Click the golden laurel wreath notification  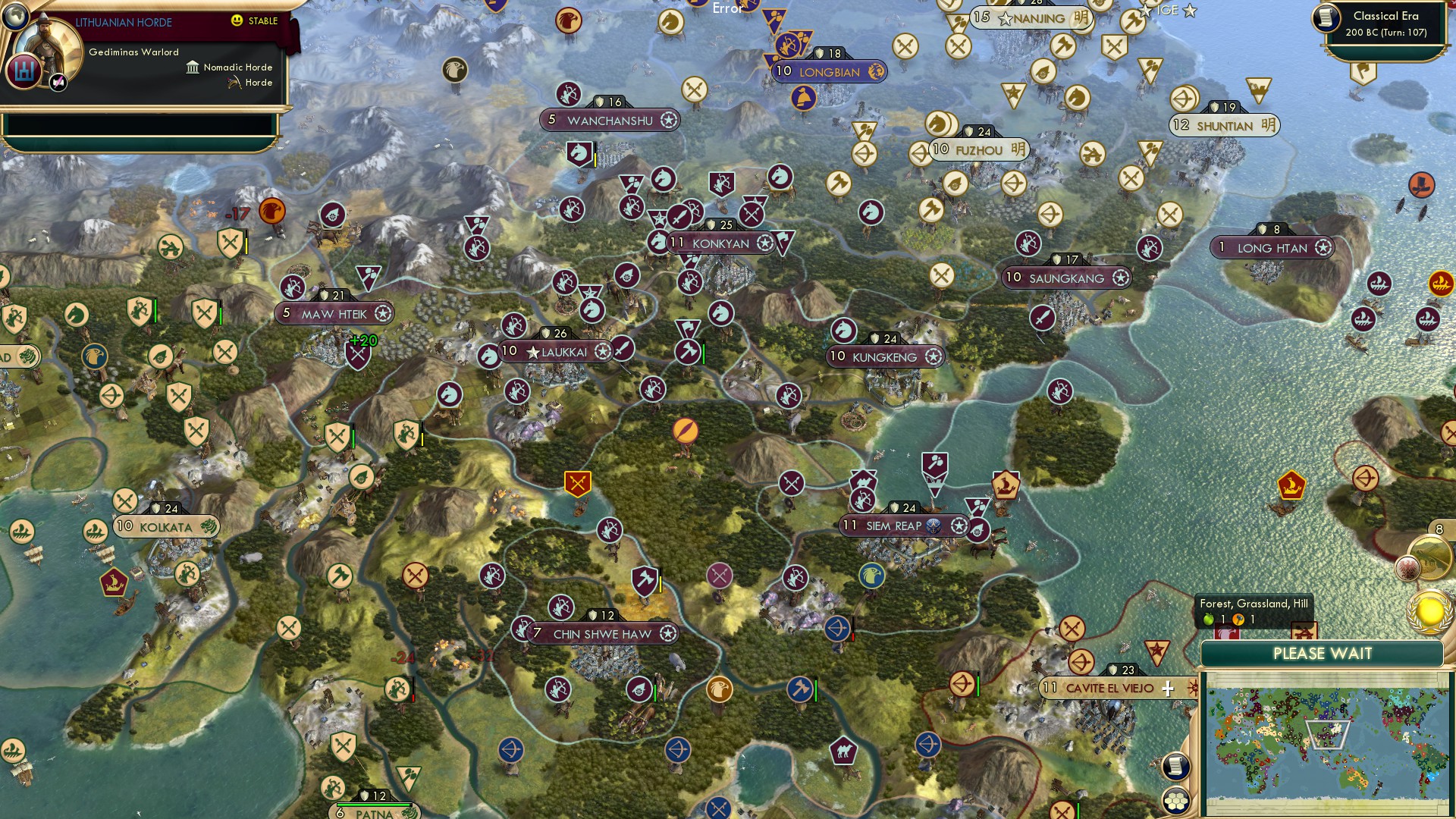tap(1431, 611)
